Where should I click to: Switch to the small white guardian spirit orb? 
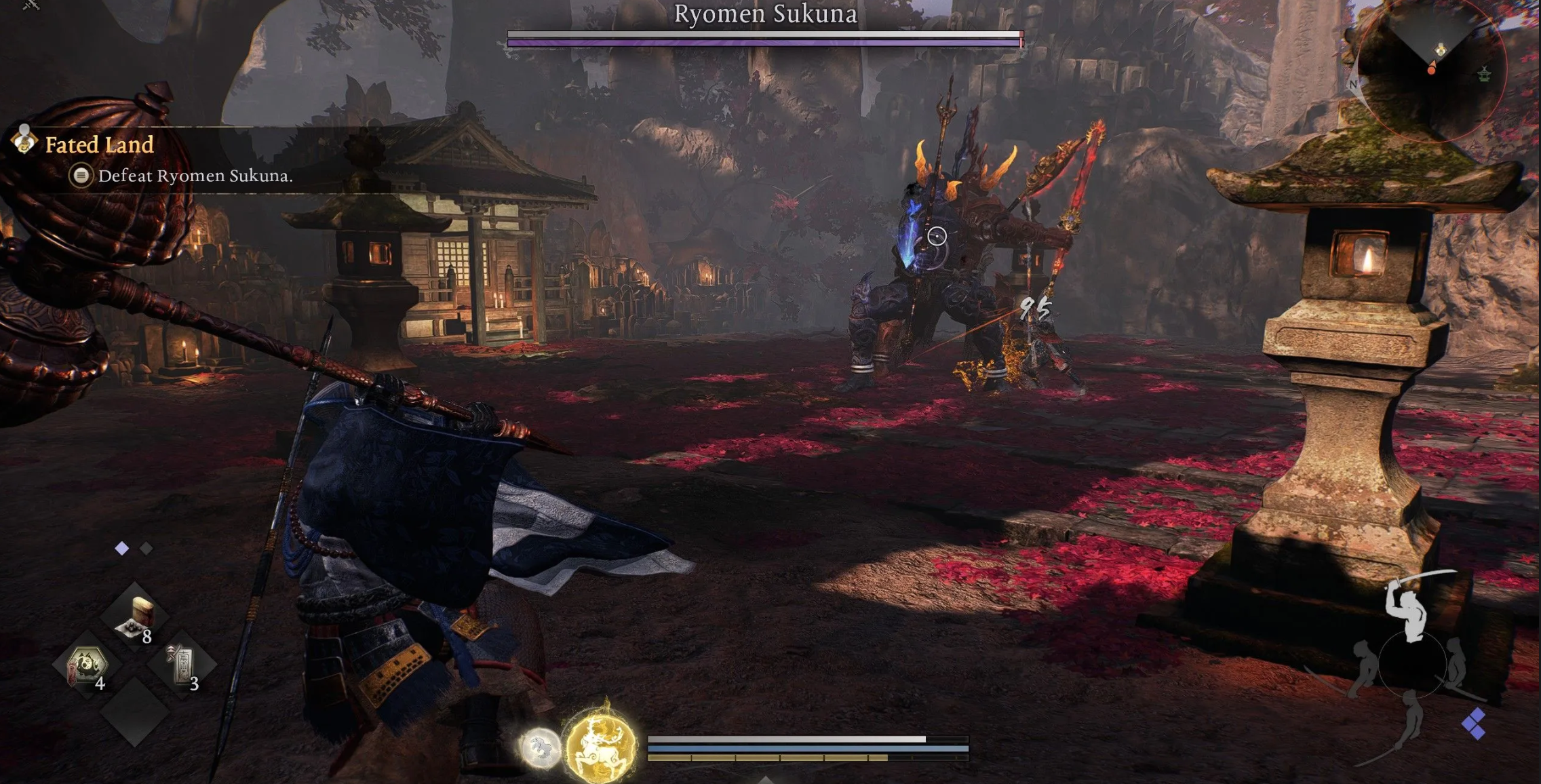tap(540, 748)
